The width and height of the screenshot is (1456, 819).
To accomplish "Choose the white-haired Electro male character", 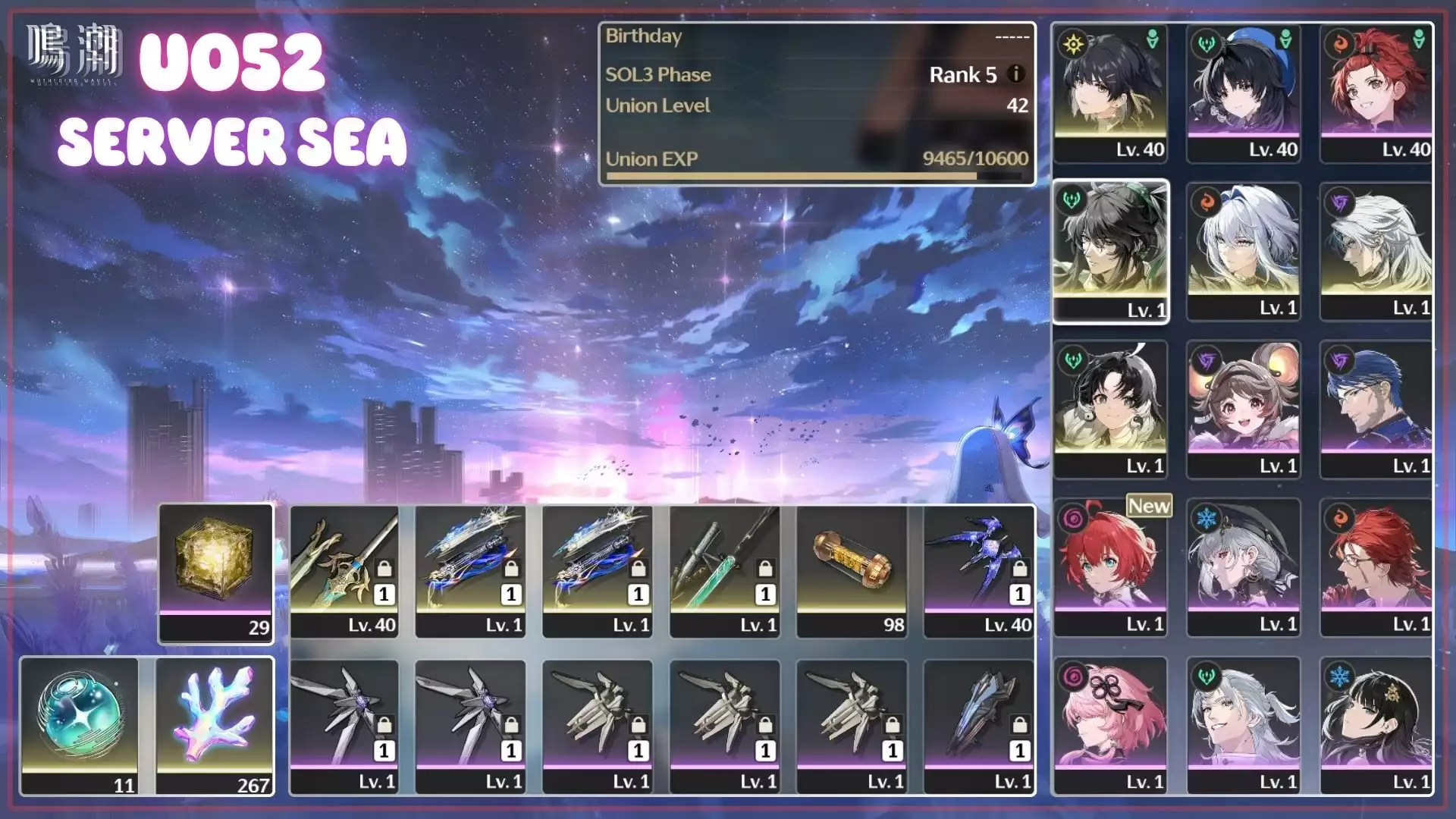I will click(x=1376, y=250).
